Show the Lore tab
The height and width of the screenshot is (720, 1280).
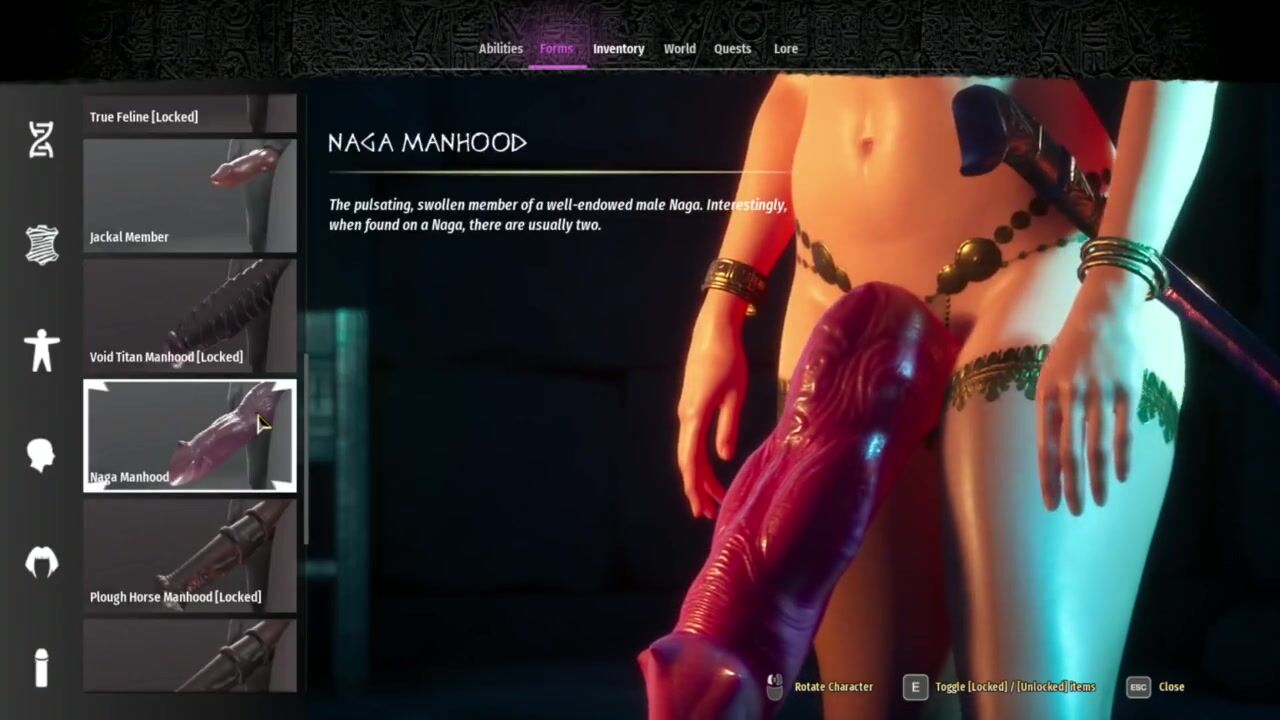785,48
